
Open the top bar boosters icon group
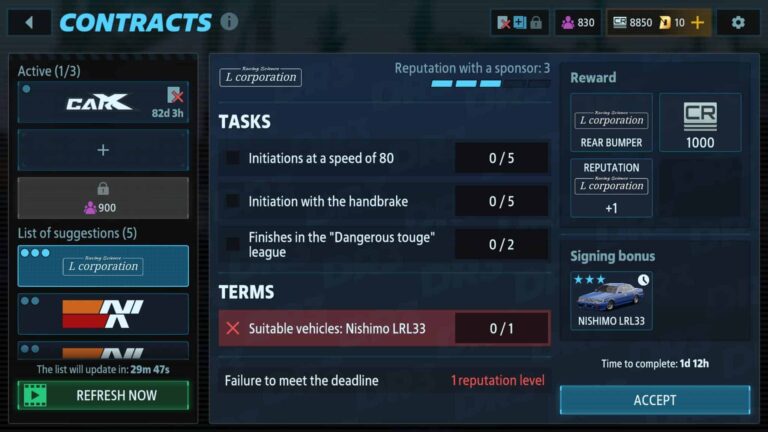[x=520, y=22]
